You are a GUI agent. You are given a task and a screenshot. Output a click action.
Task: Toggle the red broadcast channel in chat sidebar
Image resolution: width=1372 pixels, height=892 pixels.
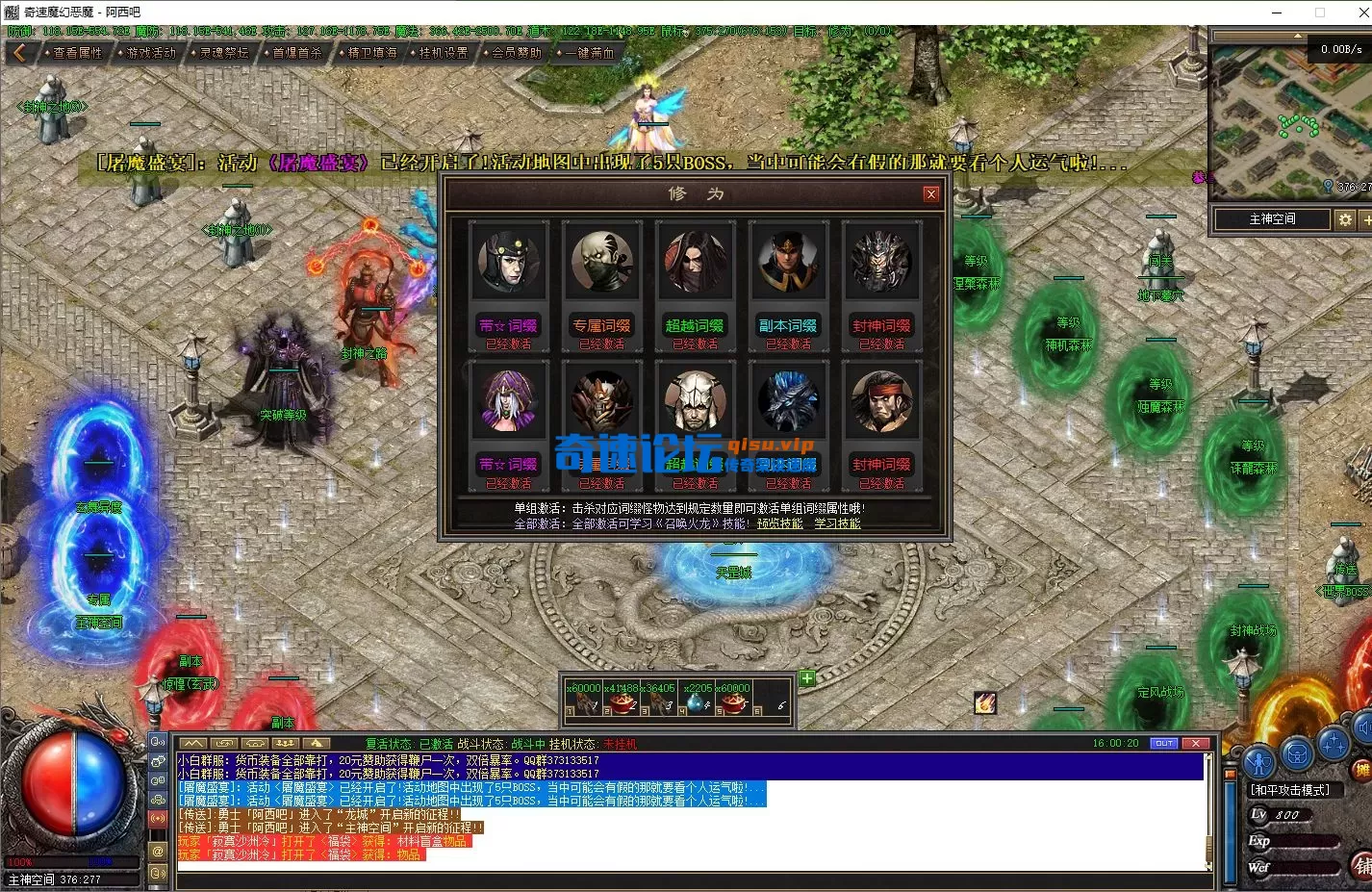(158, 818)
